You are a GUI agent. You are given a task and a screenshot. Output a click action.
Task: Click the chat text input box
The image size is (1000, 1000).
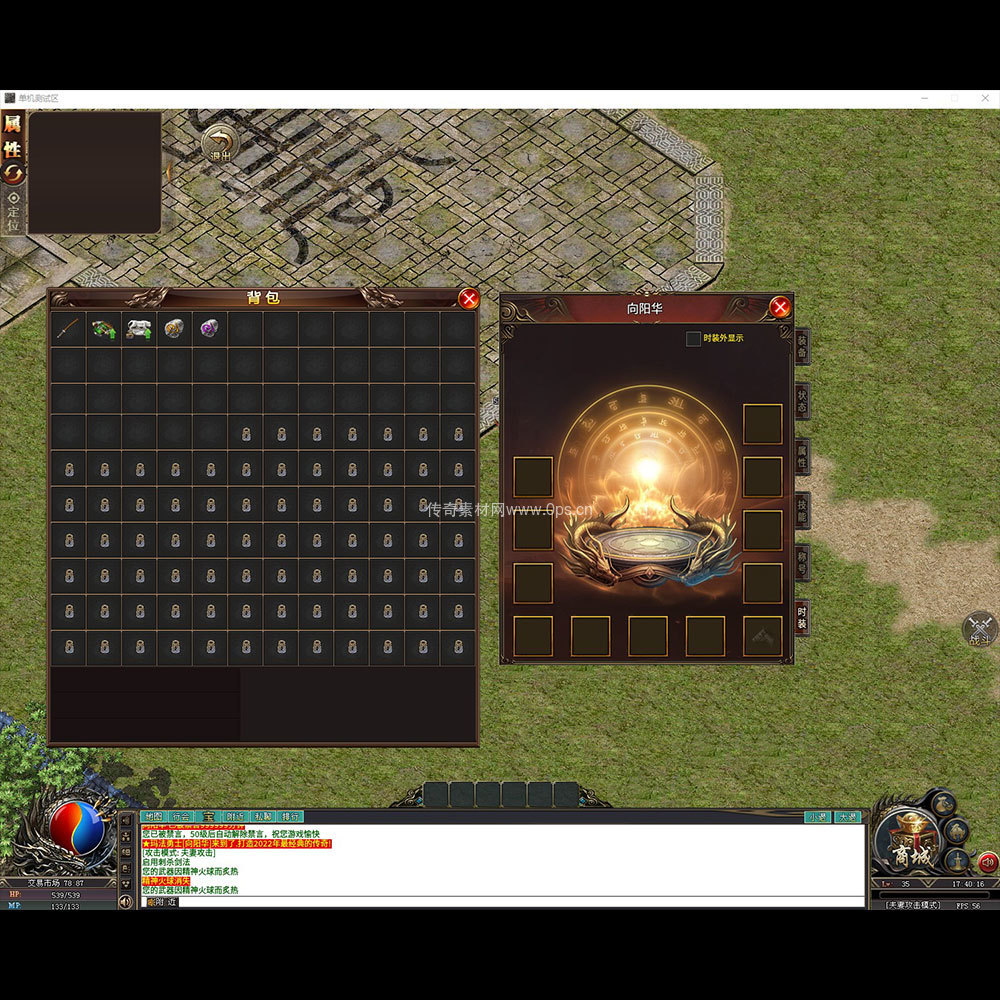500,902
